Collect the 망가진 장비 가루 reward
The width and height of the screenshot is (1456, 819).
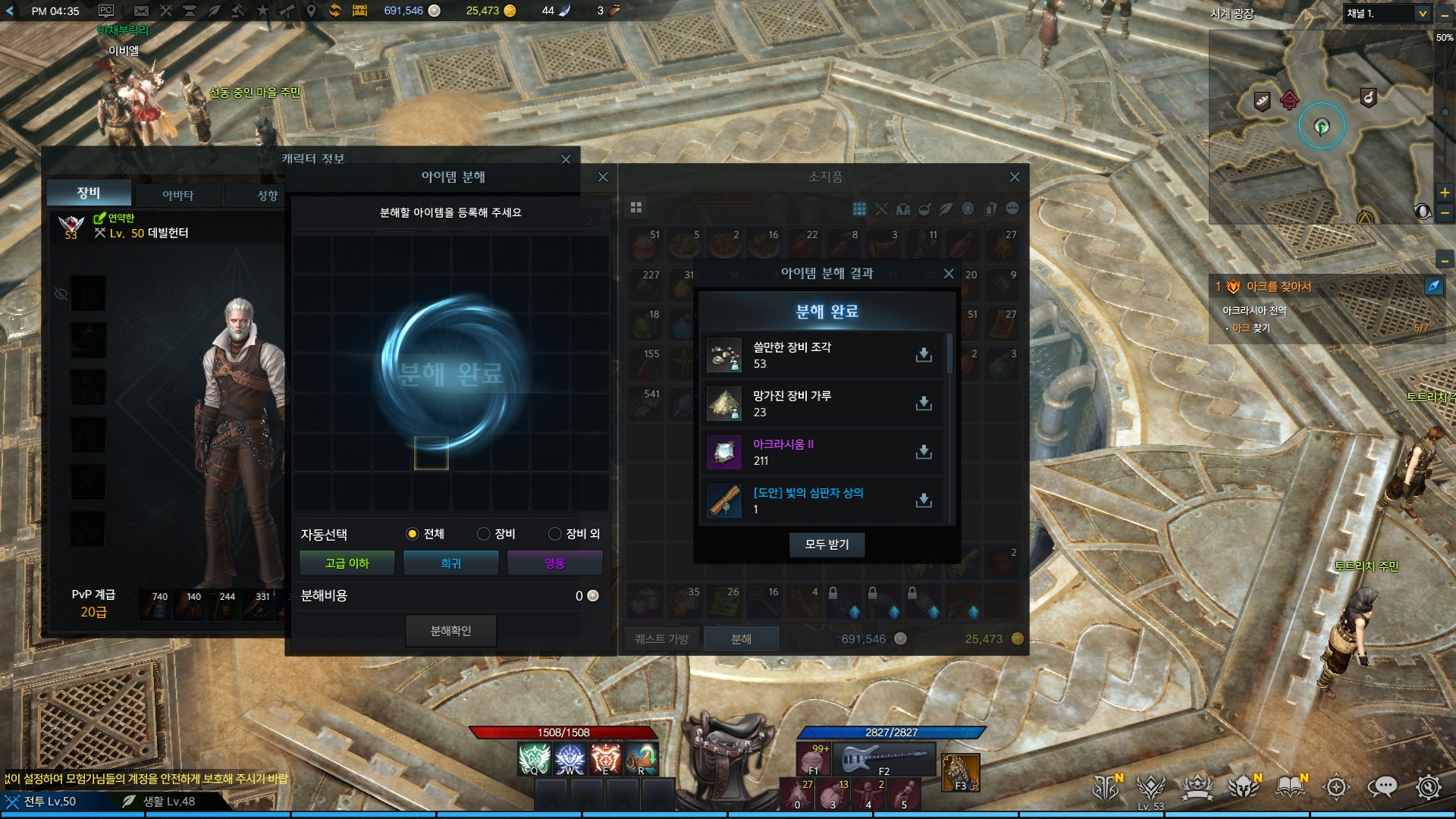tap(924, 403)
